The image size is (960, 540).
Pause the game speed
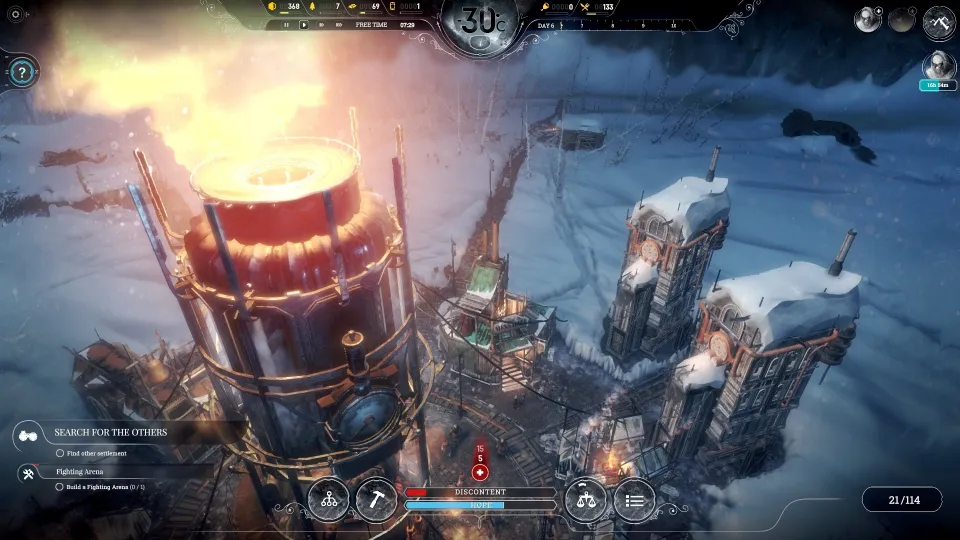287,25
